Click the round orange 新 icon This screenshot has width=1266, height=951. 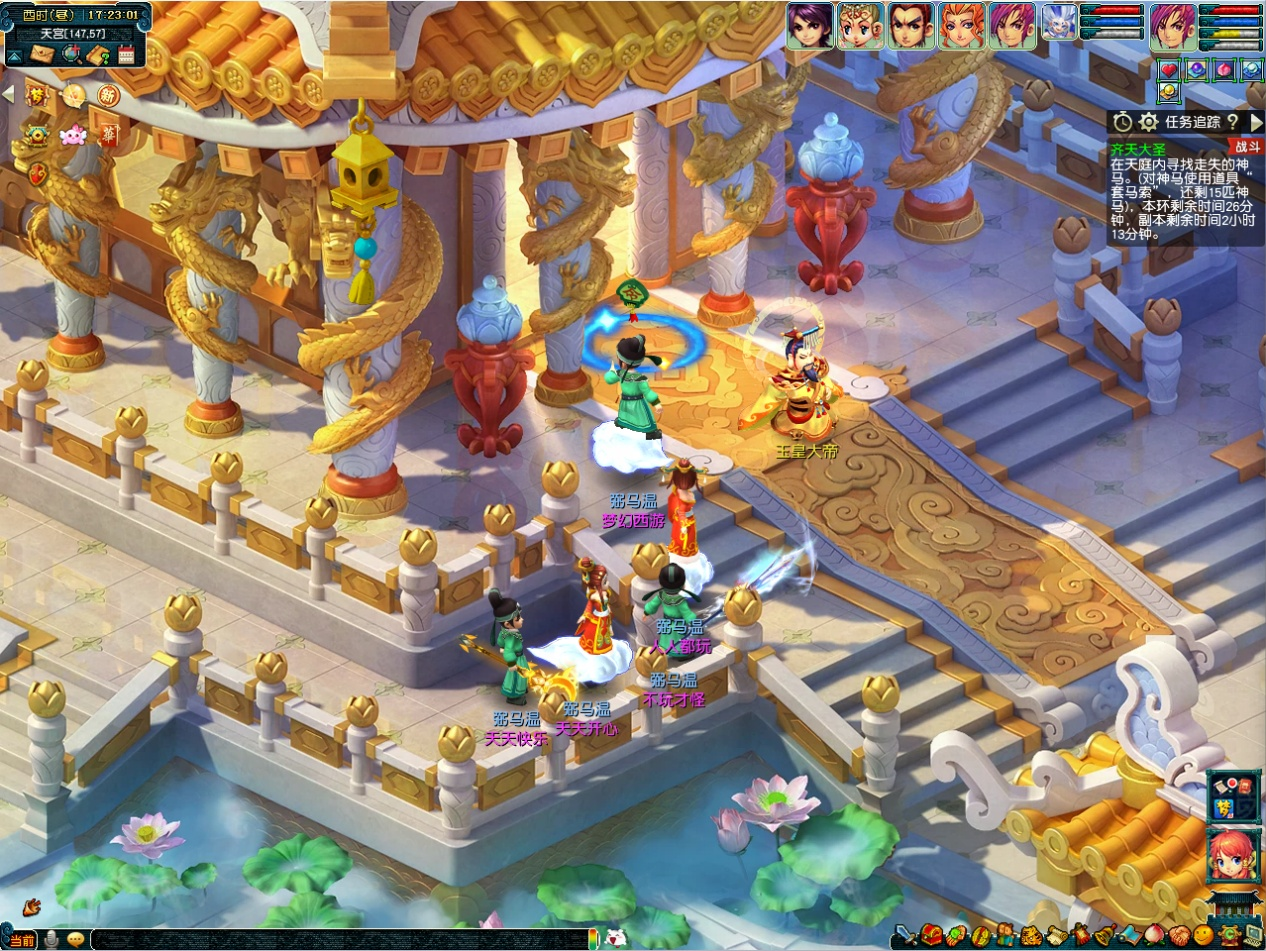pyautogui.click(x=107, y=96)
